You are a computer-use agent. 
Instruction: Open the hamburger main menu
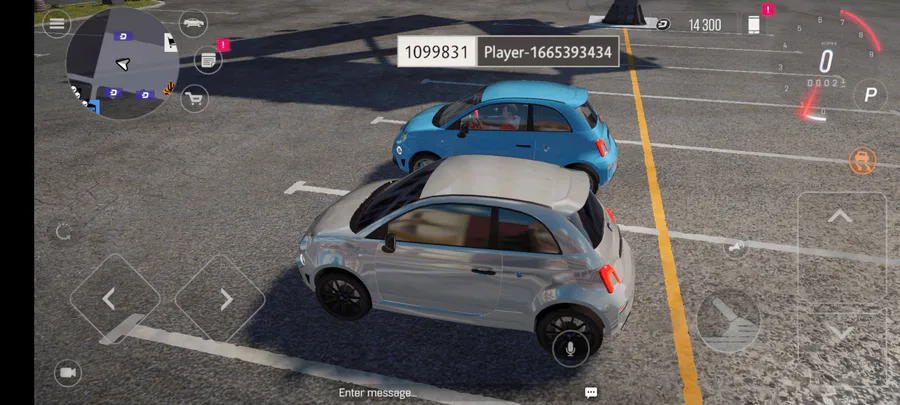pos(56,22)
